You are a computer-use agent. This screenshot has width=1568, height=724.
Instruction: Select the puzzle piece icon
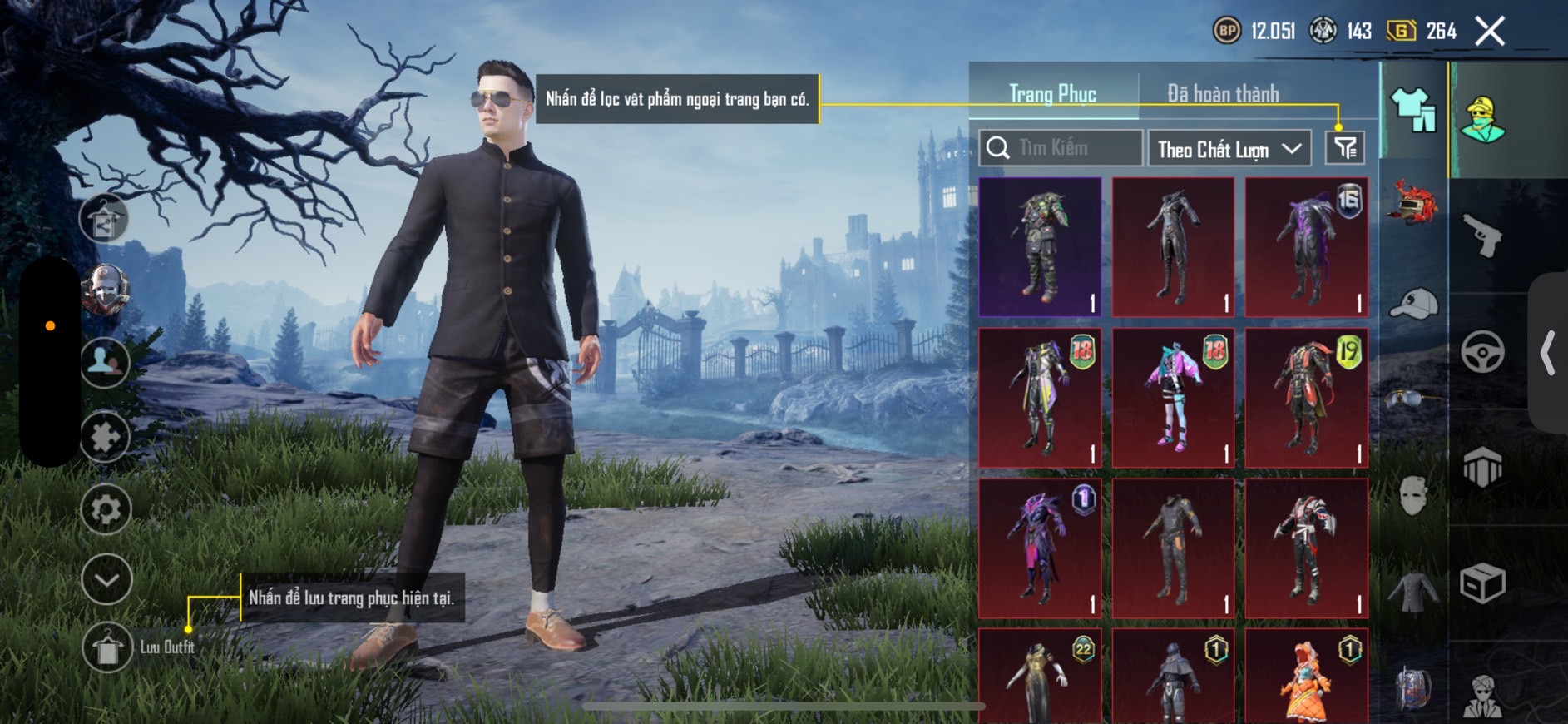pos(106,436)
